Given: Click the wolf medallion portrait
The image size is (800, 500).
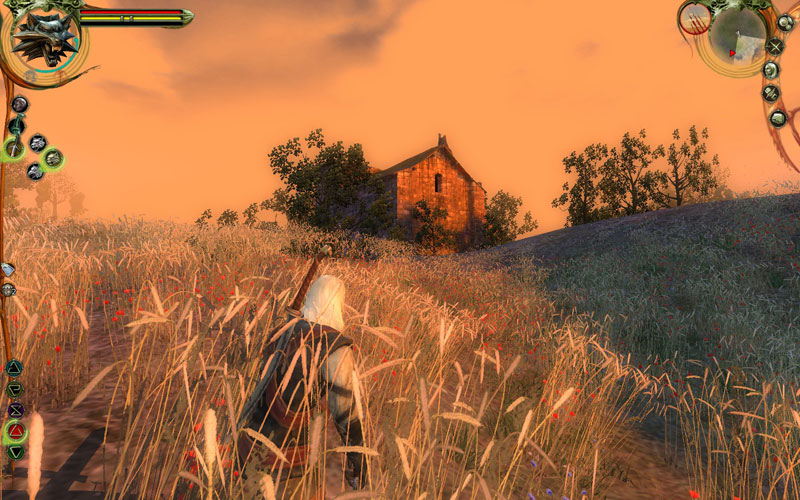Looking at the screenshot, I should click(43, 37).
